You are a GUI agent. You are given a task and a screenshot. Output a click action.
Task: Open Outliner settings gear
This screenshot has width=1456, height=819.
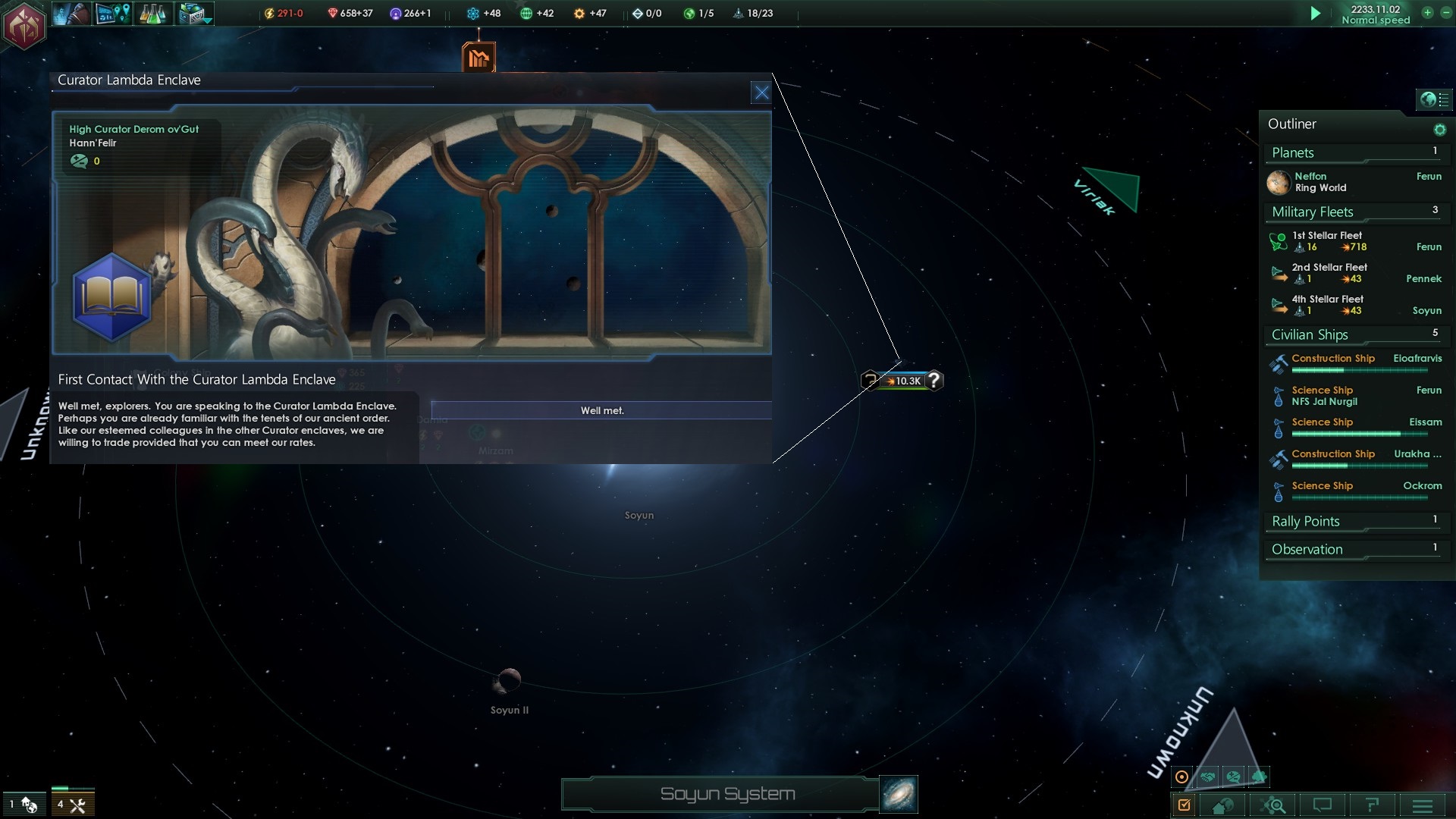click(1439, 130)
